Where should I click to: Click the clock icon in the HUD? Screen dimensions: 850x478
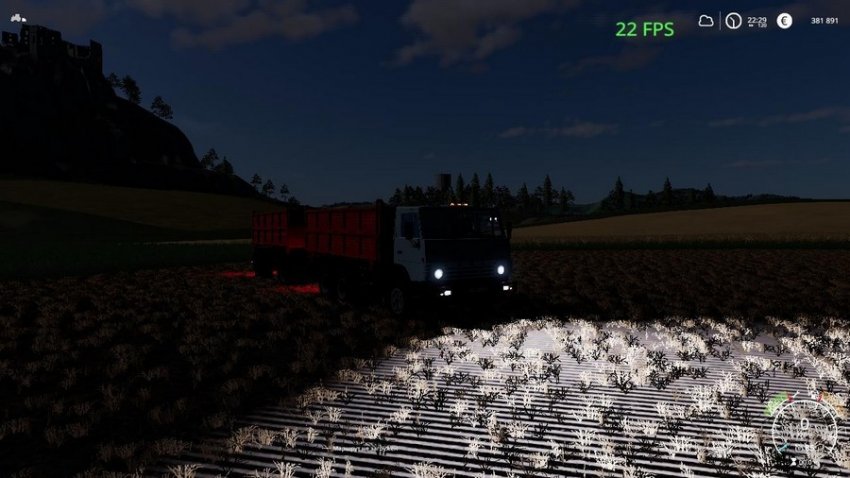[733, 21]
